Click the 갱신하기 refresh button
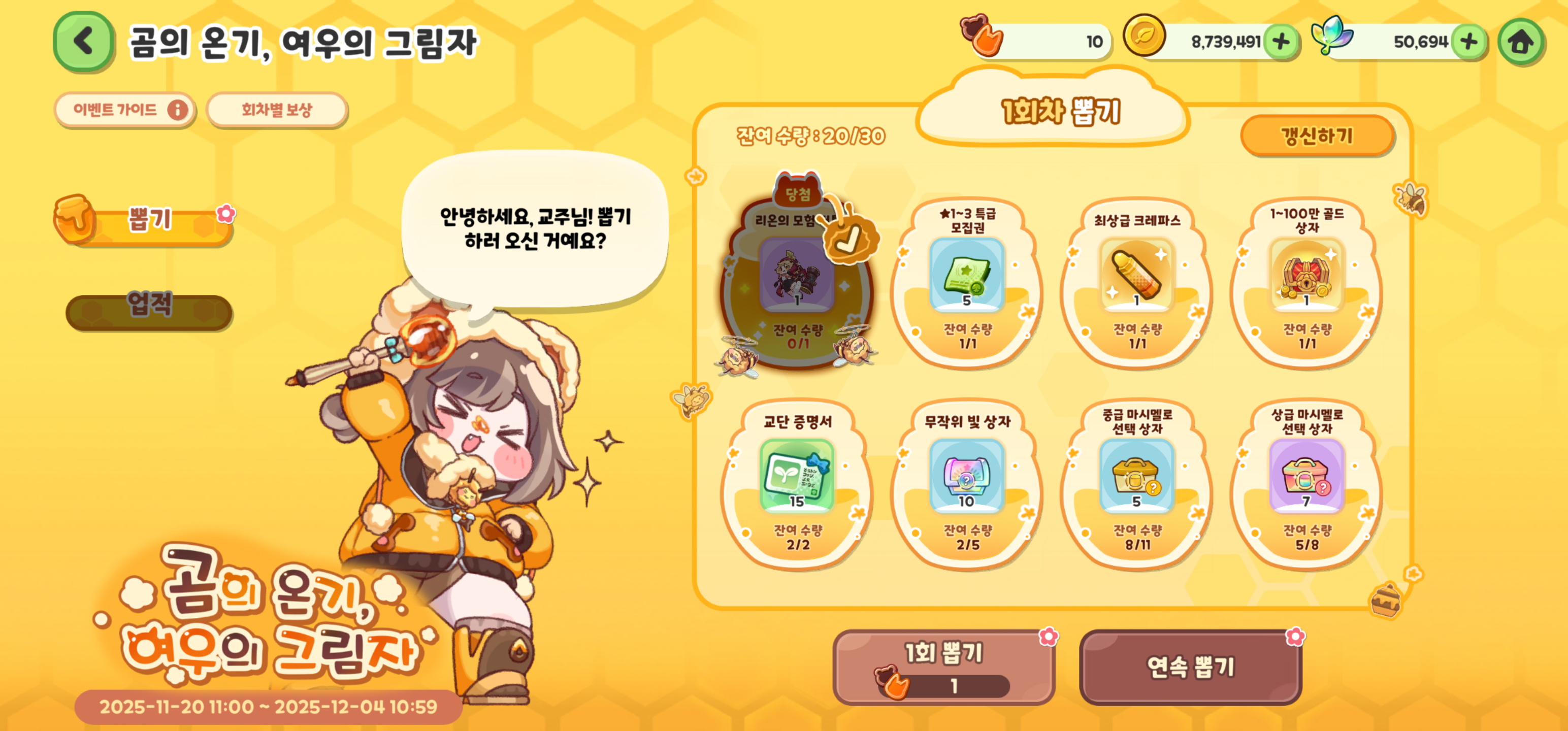This screenshot has height=731, width=1568. pos(1317,135)
